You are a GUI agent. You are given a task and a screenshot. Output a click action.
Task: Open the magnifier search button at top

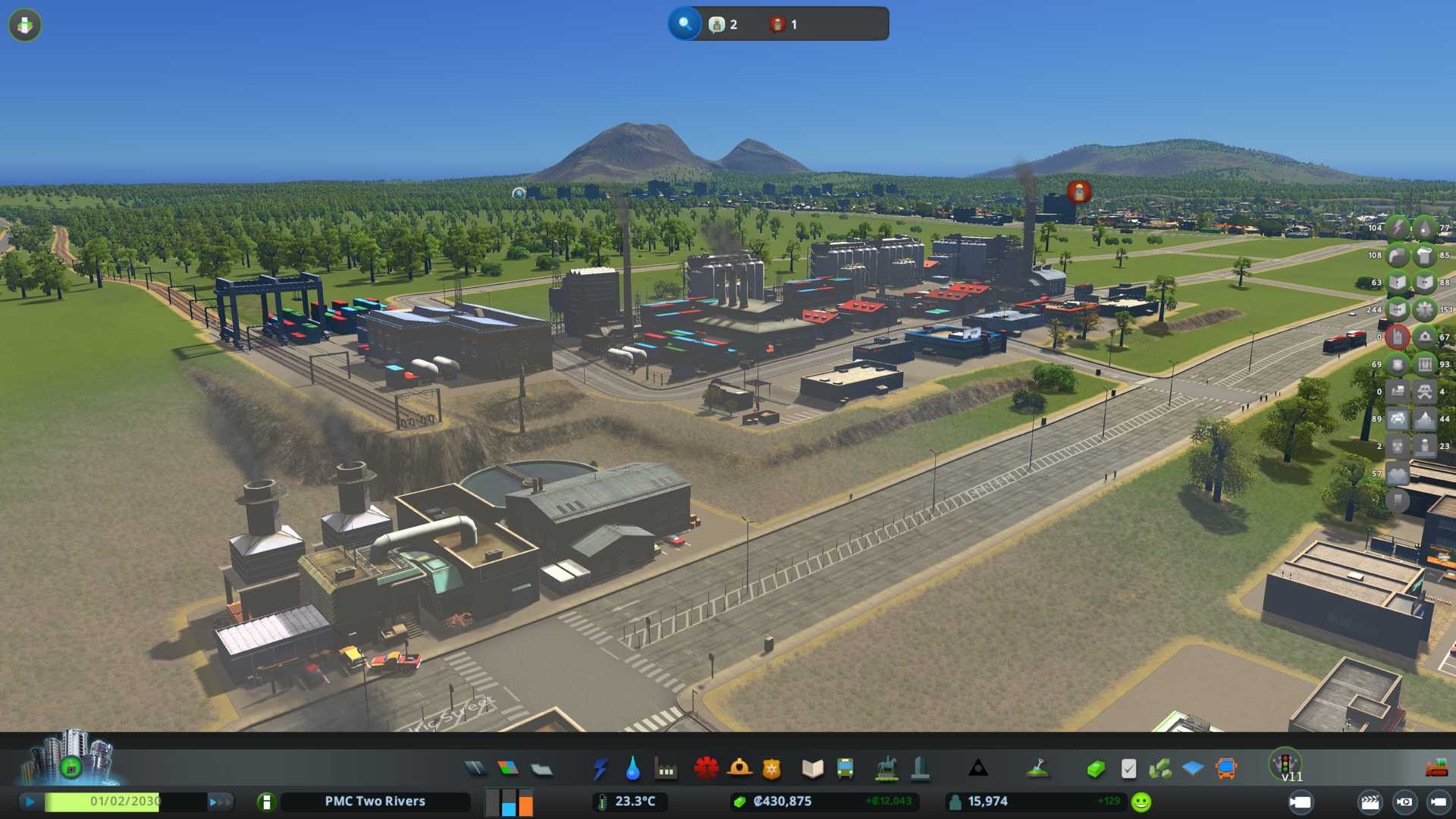685,24
